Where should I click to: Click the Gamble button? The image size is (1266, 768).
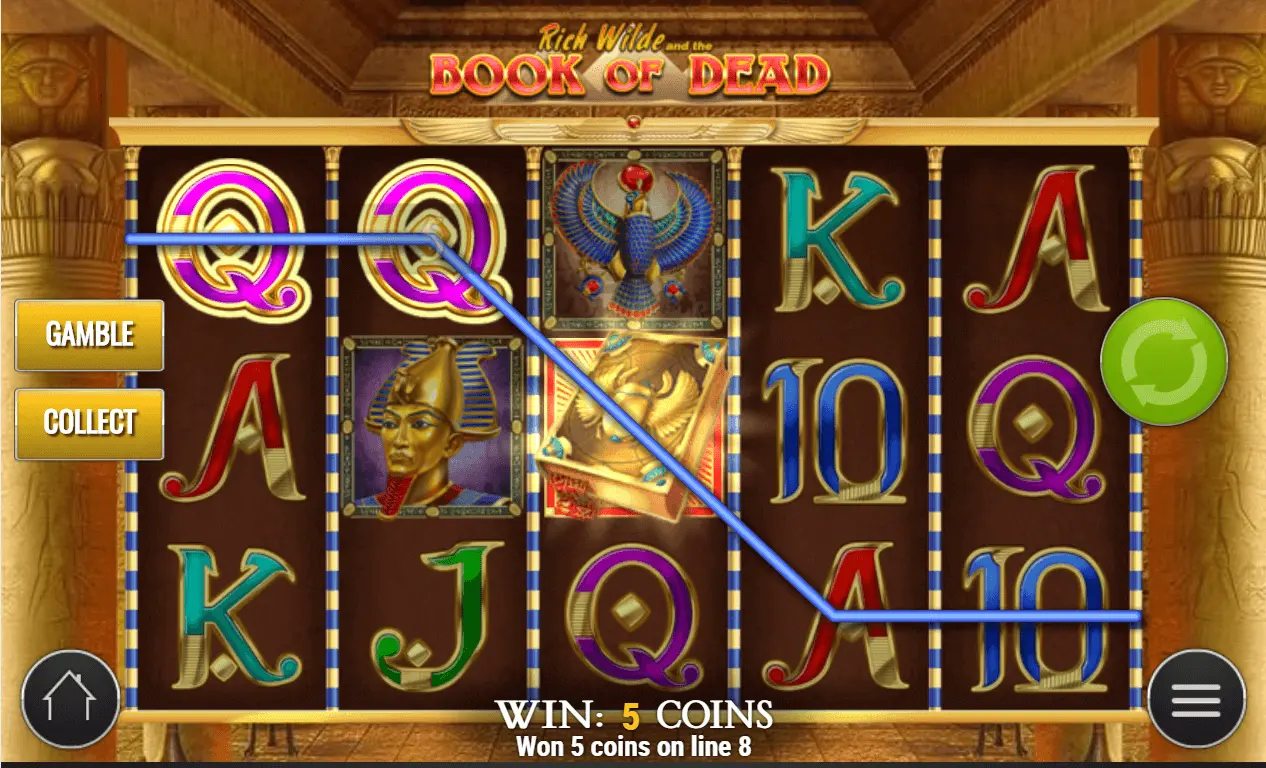(x=89, y=334)
